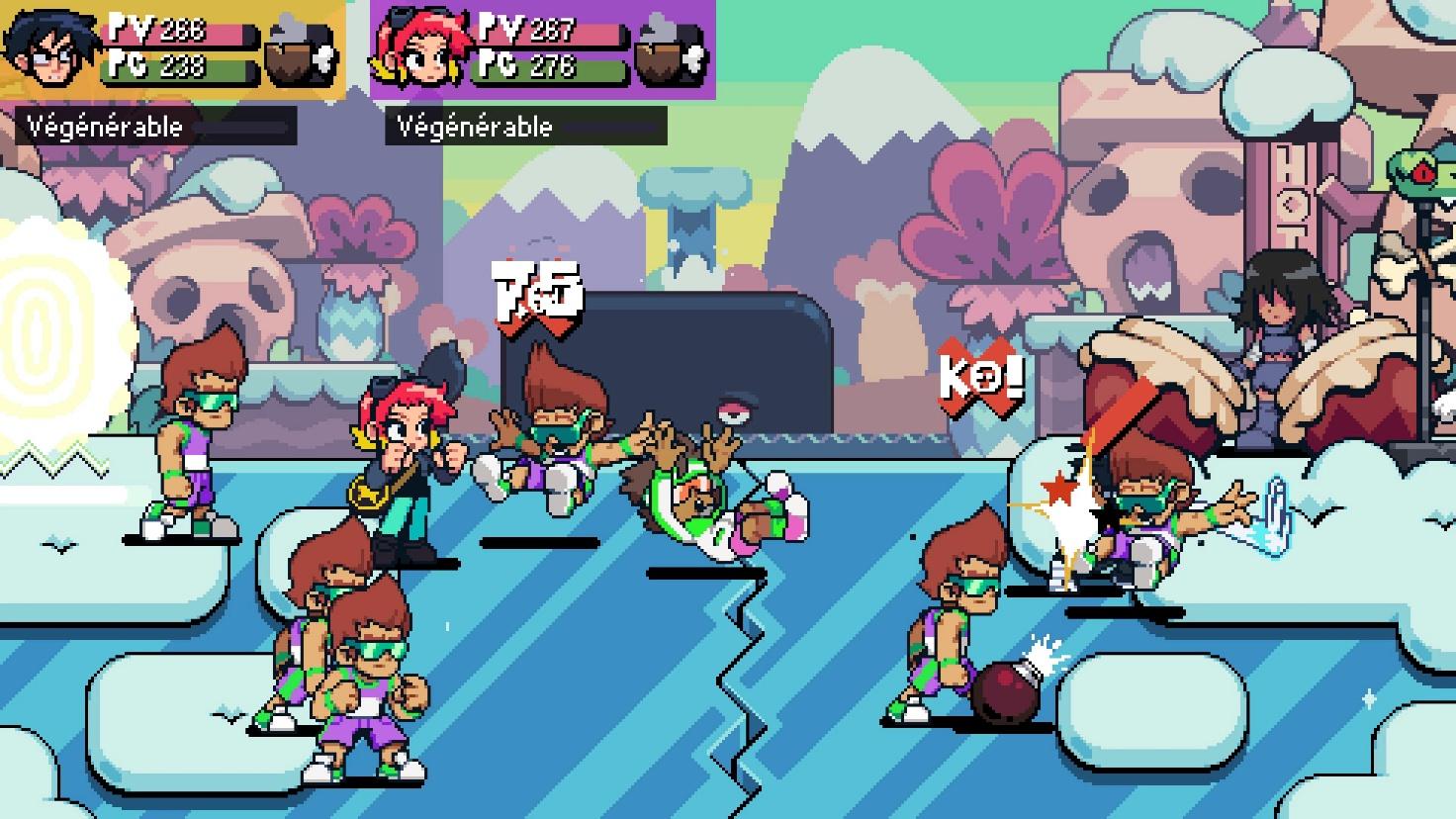Image resolution: width=1456 pixels, height=819 pixels.
Task: Select the steaming cup item in the purple panel
Action: 670,49
